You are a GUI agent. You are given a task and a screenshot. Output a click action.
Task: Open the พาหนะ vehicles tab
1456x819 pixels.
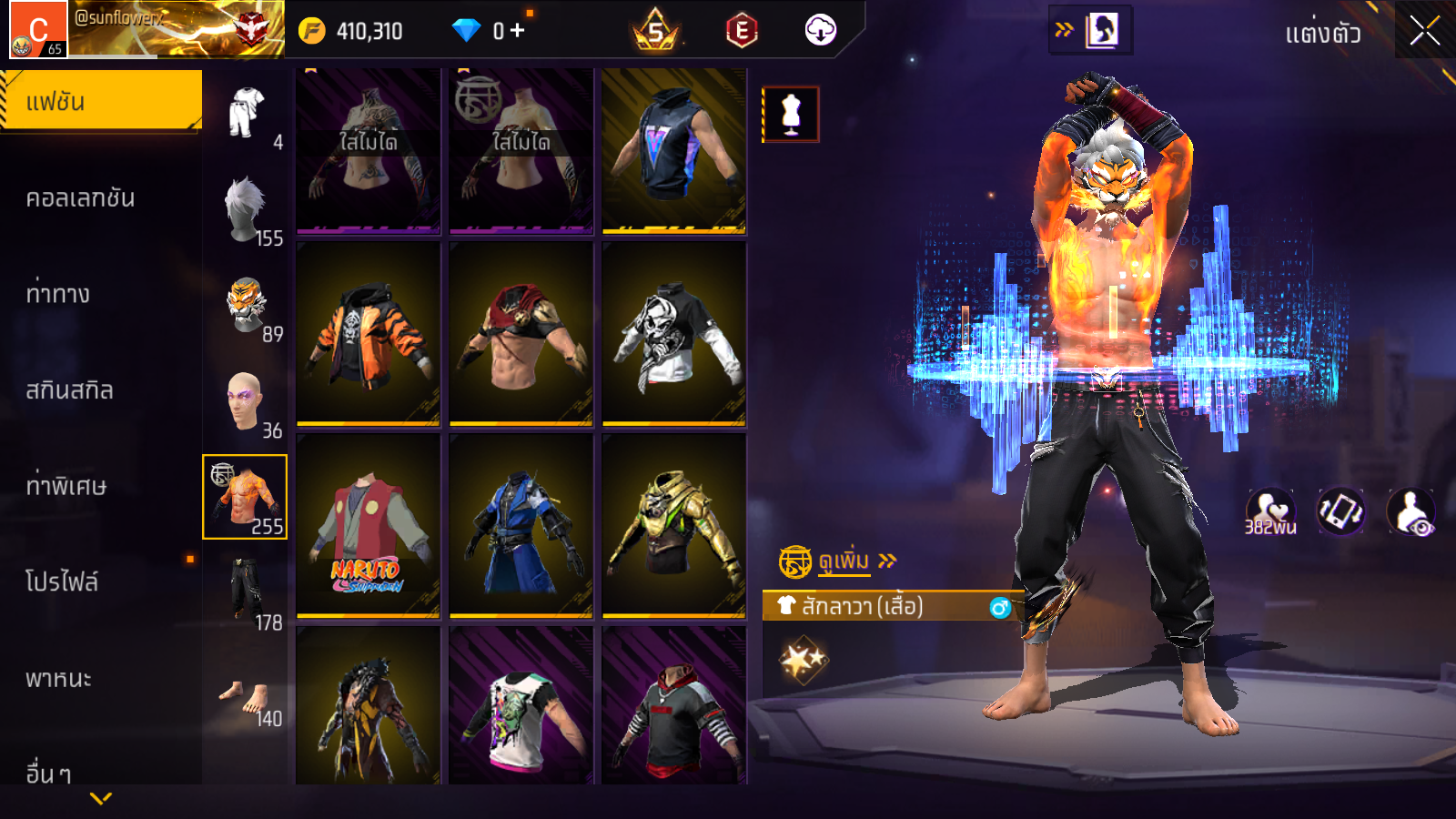[58, 679]
